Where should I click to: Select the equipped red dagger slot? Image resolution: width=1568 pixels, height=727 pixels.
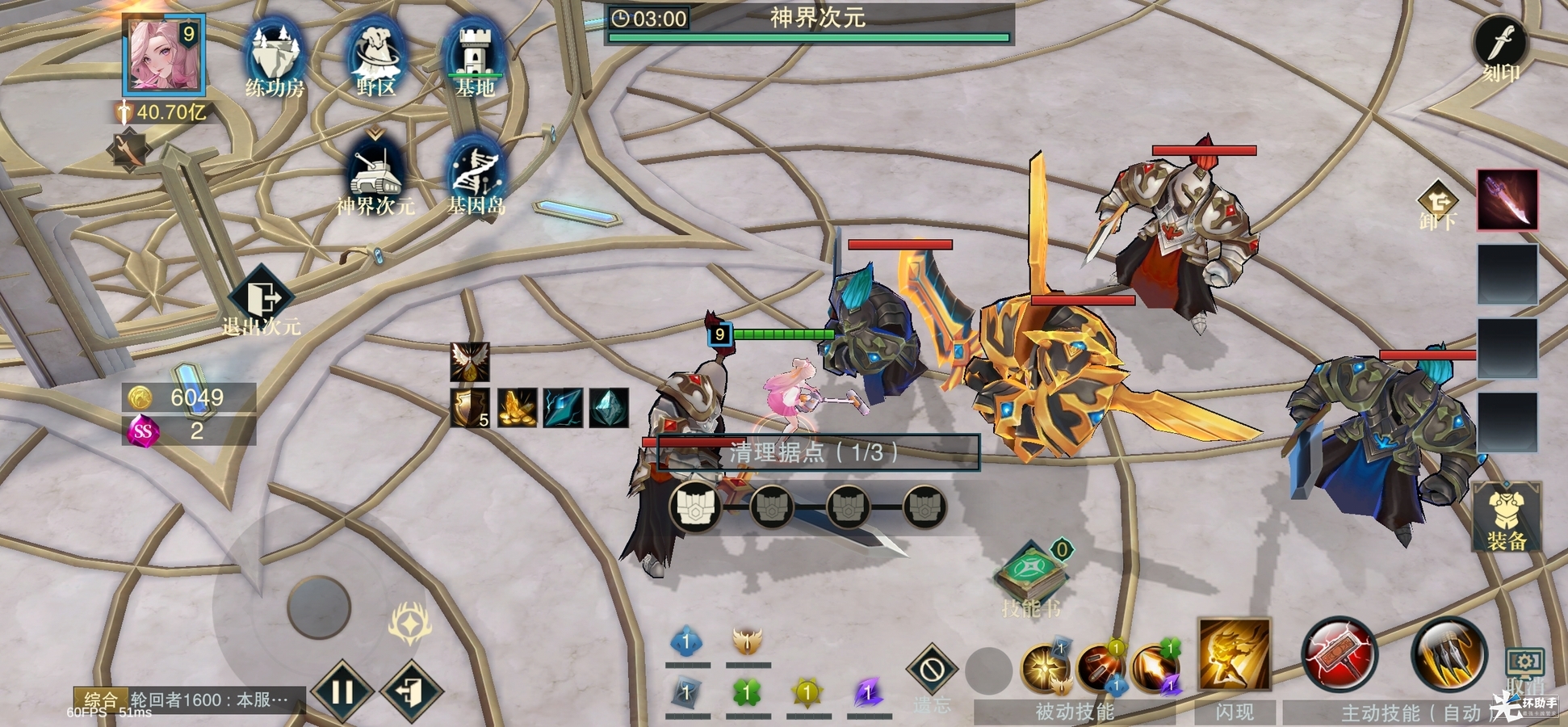pyautogui.click(x=1507, y=200)
